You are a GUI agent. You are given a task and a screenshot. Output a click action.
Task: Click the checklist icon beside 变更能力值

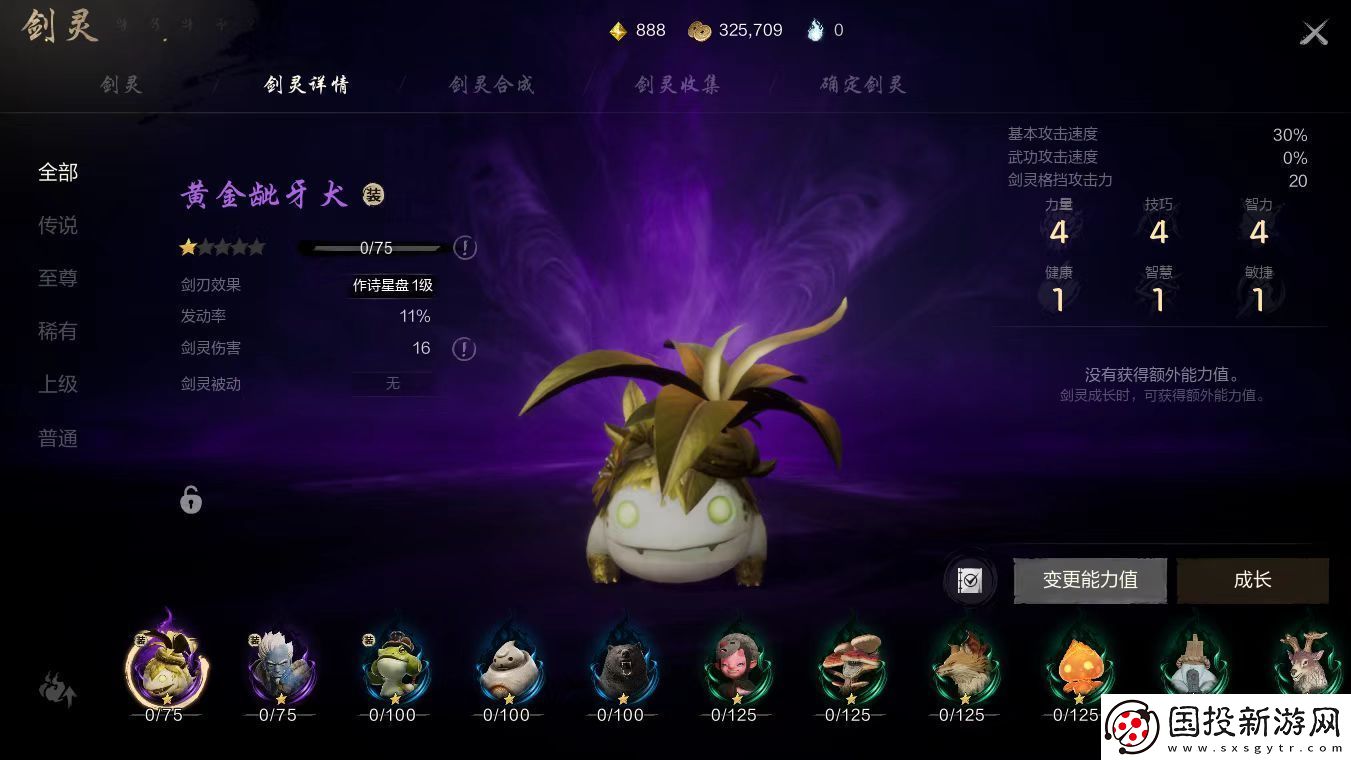(969, 581)
